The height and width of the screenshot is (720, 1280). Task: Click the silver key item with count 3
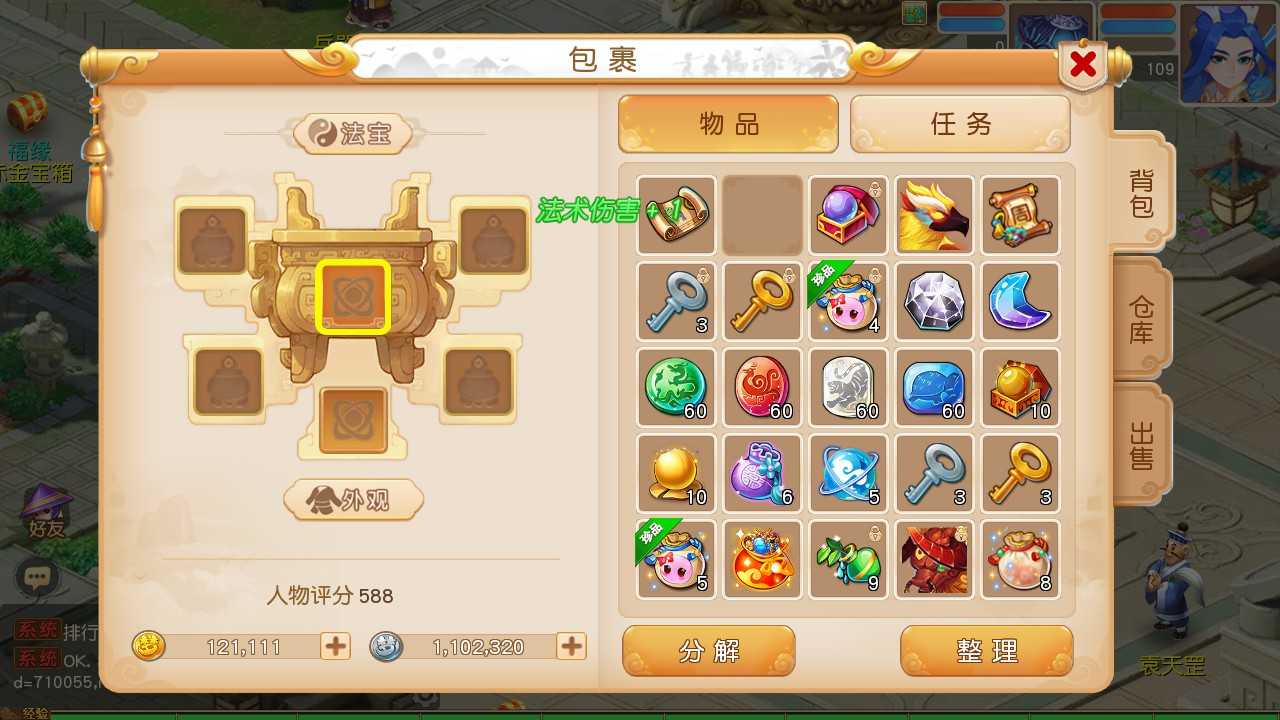coord(676,302)
